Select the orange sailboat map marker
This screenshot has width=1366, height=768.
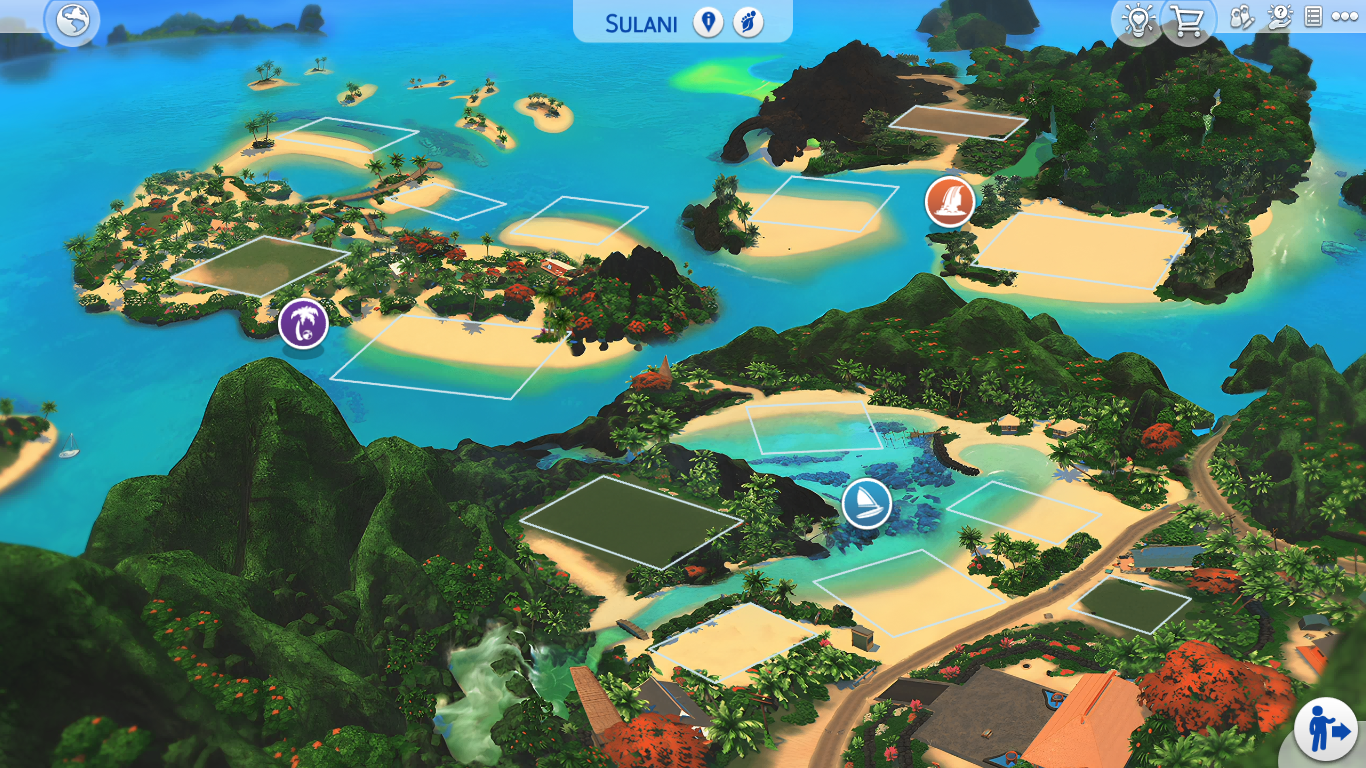click(x=950, y=201)
